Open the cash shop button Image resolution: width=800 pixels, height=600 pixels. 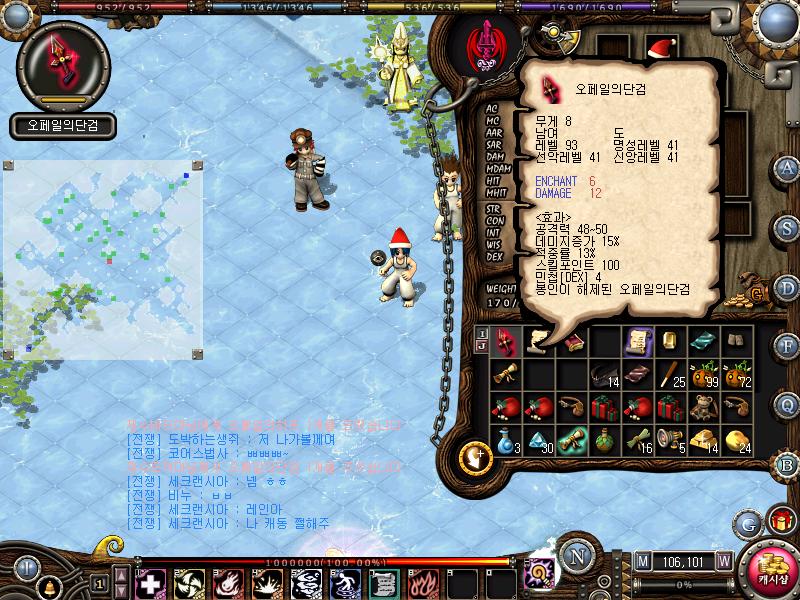[x=772, y=571]
